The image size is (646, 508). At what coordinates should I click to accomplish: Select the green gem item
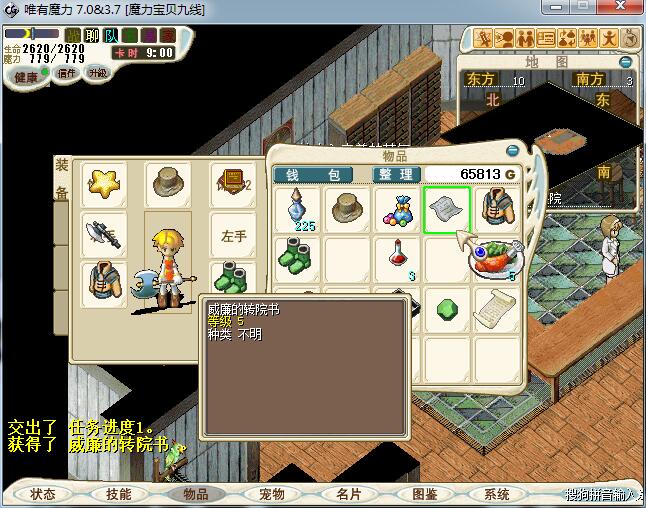446,309
